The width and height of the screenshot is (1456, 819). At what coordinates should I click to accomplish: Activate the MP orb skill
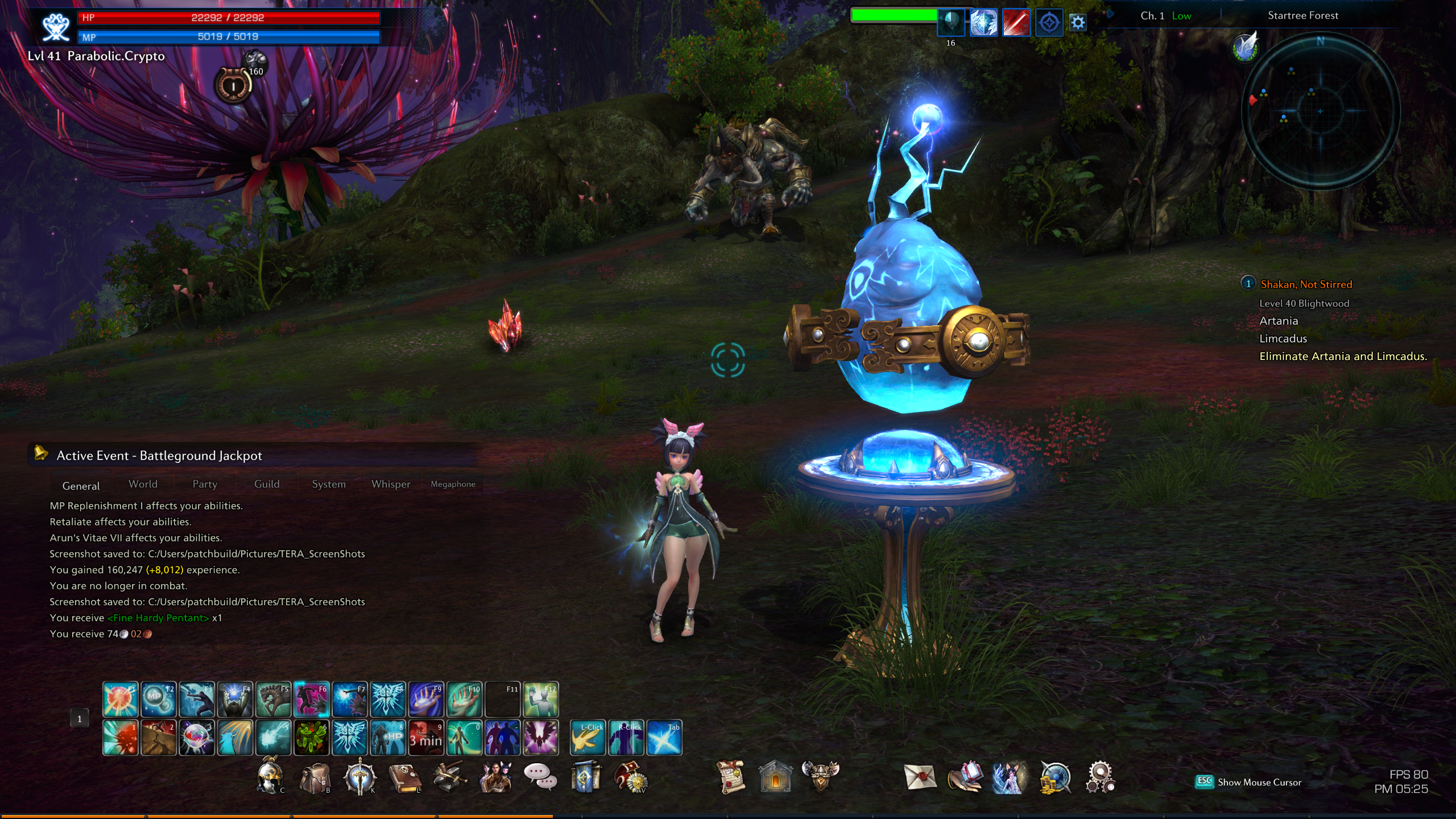pyautogui.click(x=158, y=699)
